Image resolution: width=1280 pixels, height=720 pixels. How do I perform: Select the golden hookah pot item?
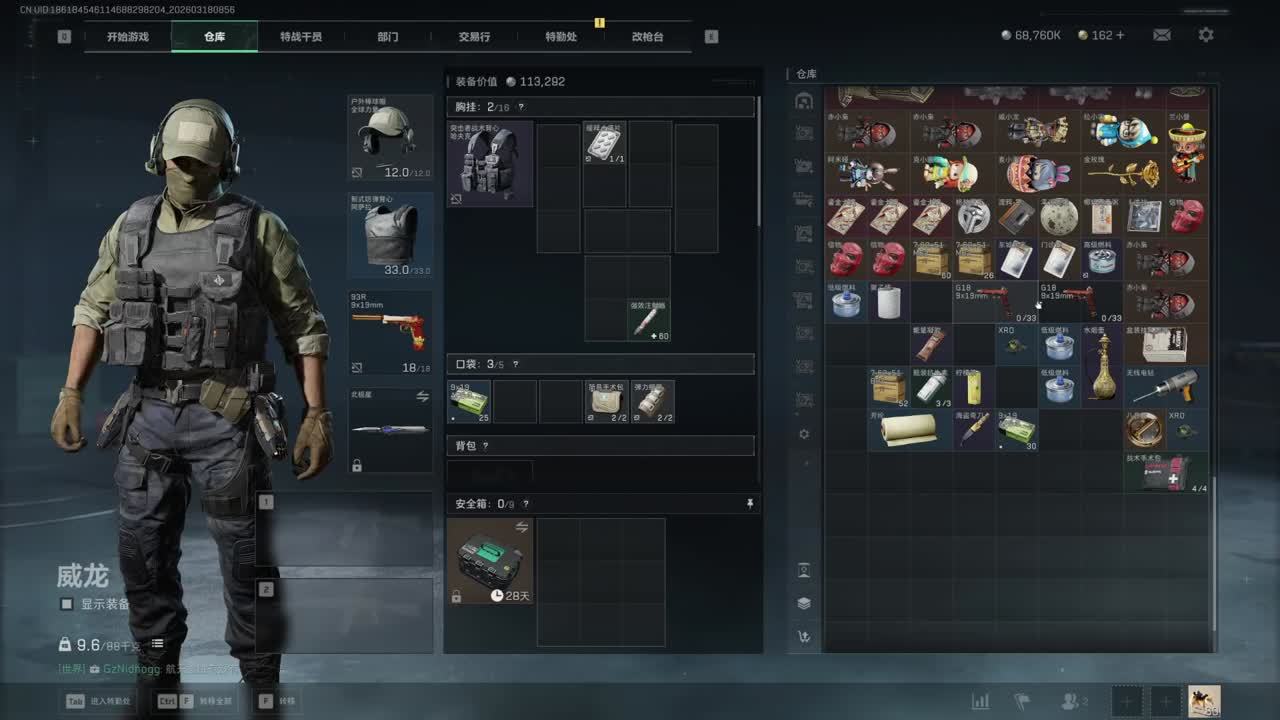point(1102,366)
